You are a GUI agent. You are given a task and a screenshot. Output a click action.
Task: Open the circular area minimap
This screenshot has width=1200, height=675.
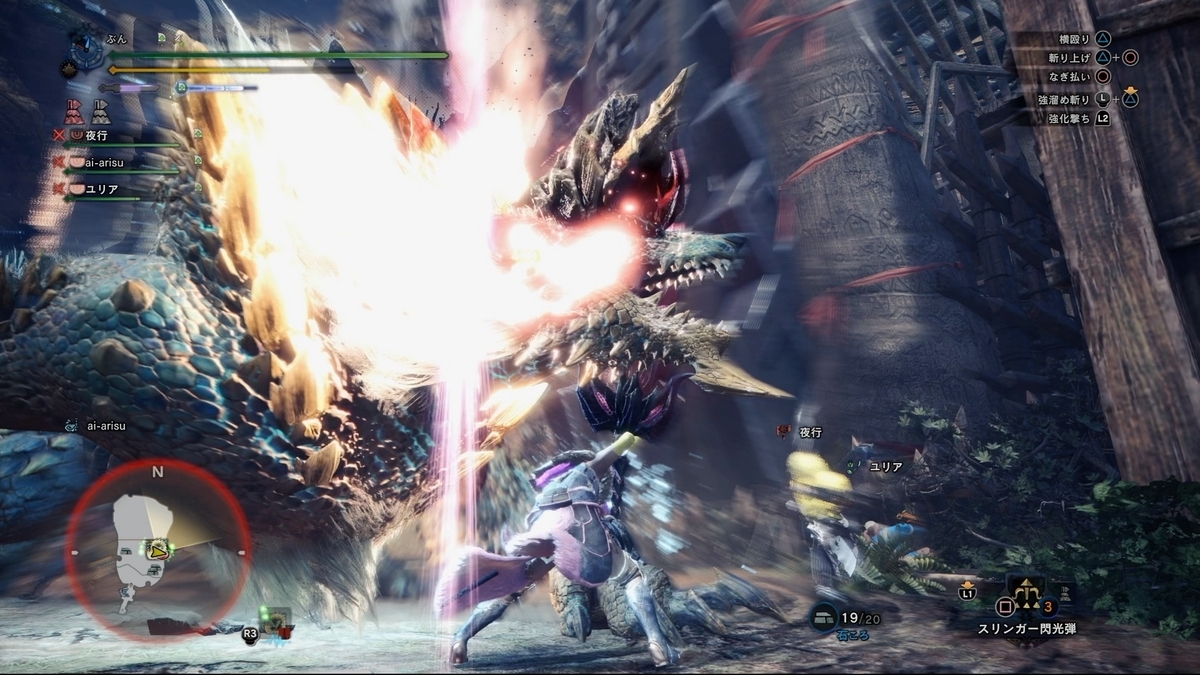click(158, 549)
